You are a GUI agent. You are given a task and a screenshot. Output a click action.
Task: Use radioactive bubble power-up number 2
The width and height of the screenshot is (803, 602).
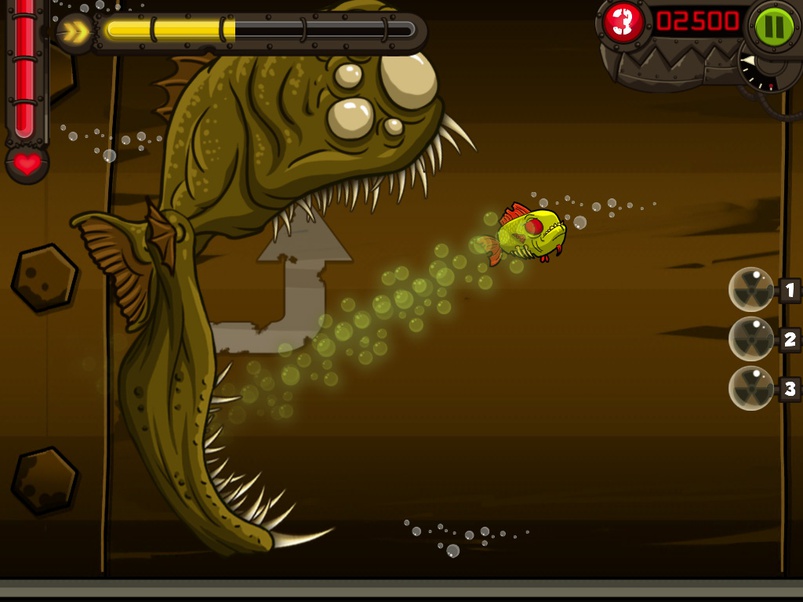click(x=752, y=339)
